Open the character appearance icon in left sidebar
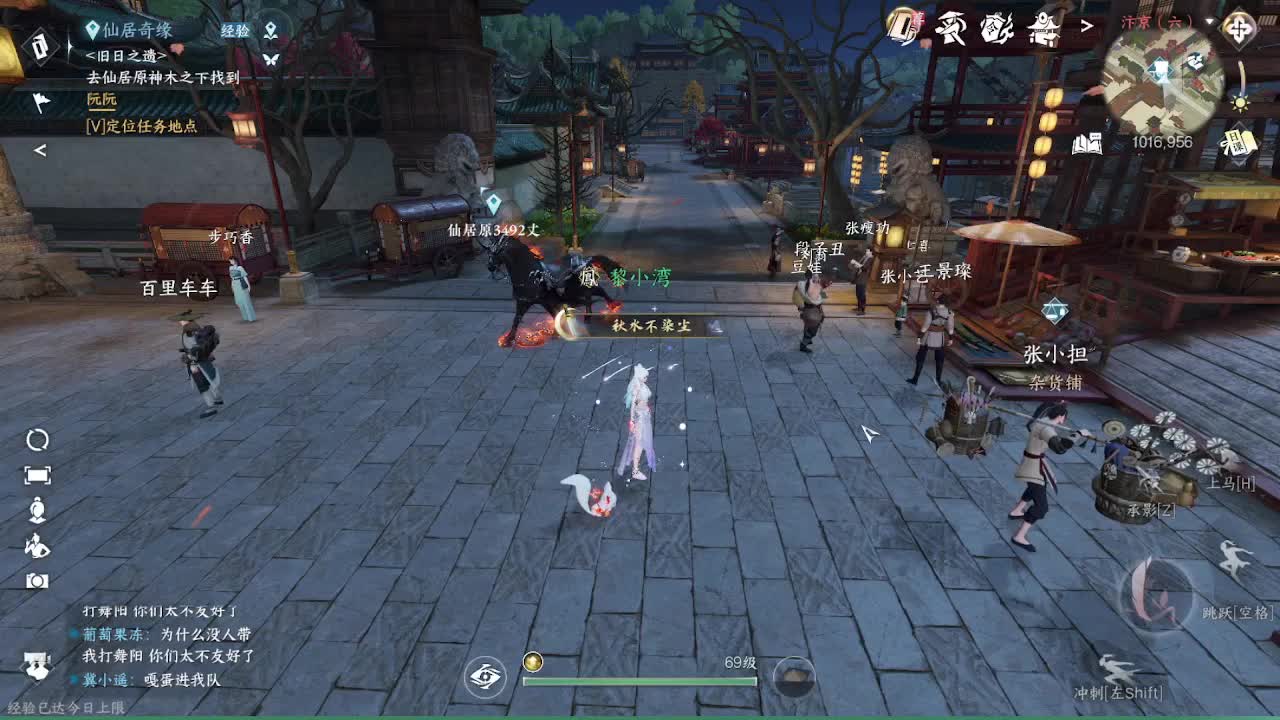Viewport: 1280px width, 720px height. click(35, 510)
